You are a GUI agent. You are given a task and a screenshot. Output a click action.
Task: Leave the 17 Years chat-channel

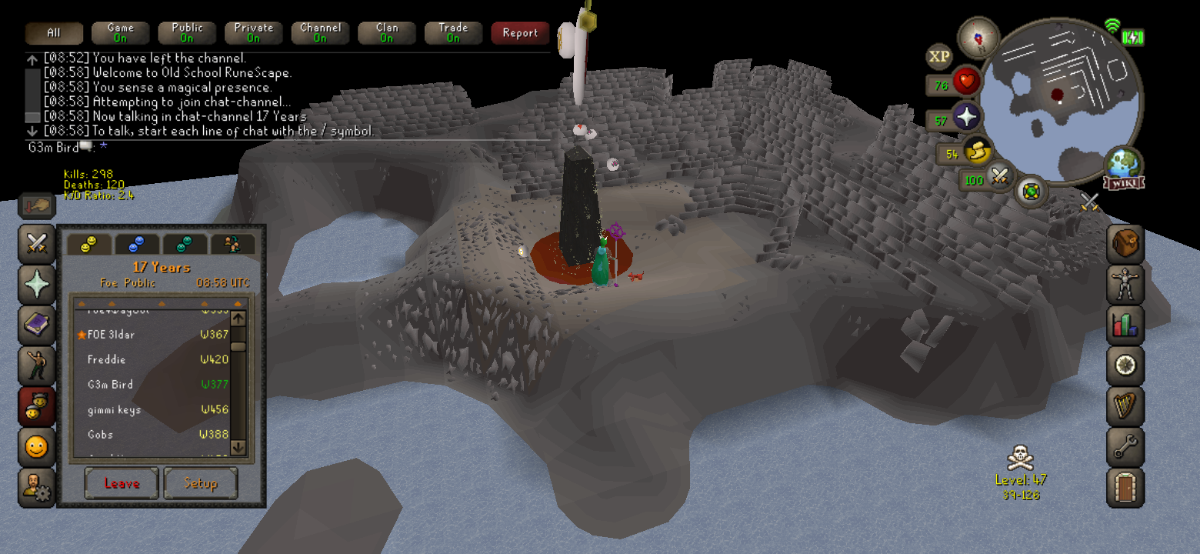121,483
